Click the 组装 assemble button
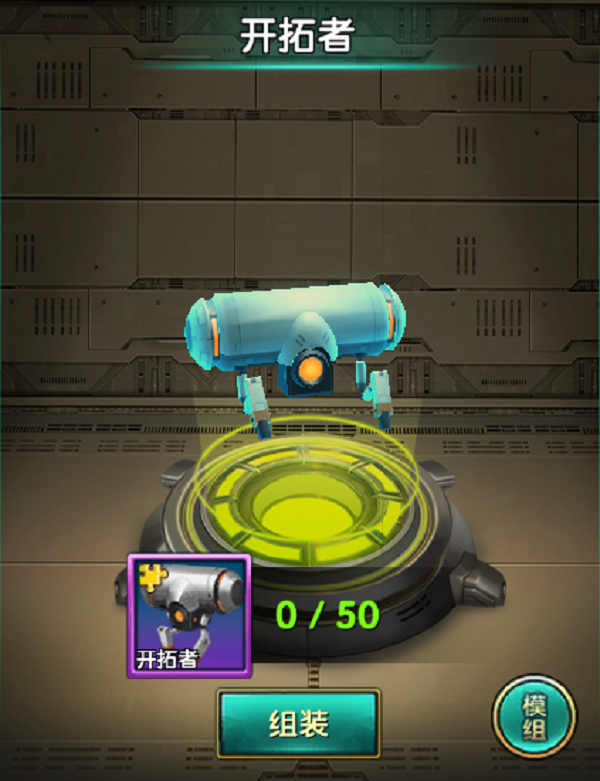This screenshot has width=600, height=781. click(298, 723)
